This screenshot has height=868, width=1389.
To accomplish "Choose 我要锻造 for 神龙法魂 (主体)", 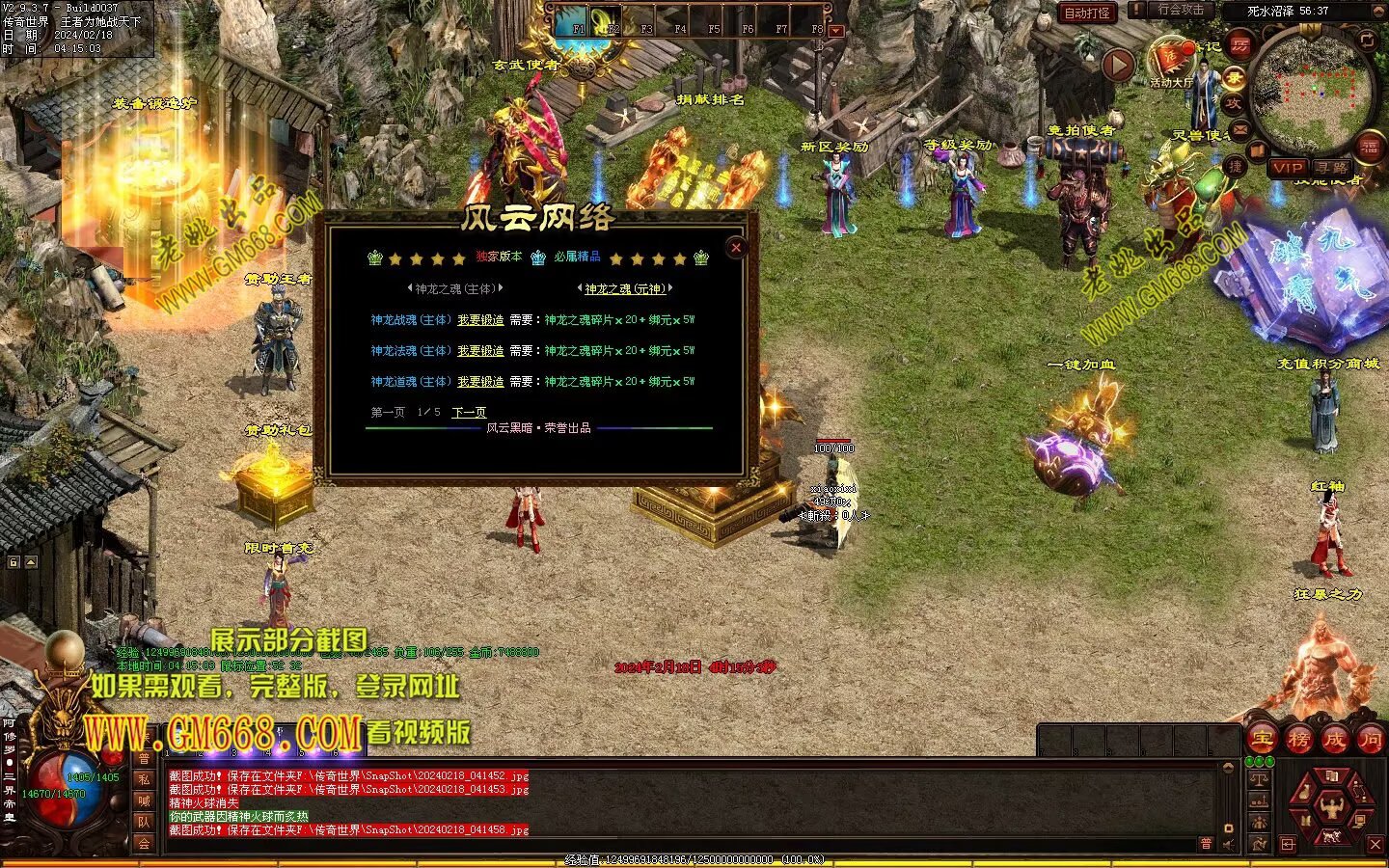I will [x=480, y=351].
